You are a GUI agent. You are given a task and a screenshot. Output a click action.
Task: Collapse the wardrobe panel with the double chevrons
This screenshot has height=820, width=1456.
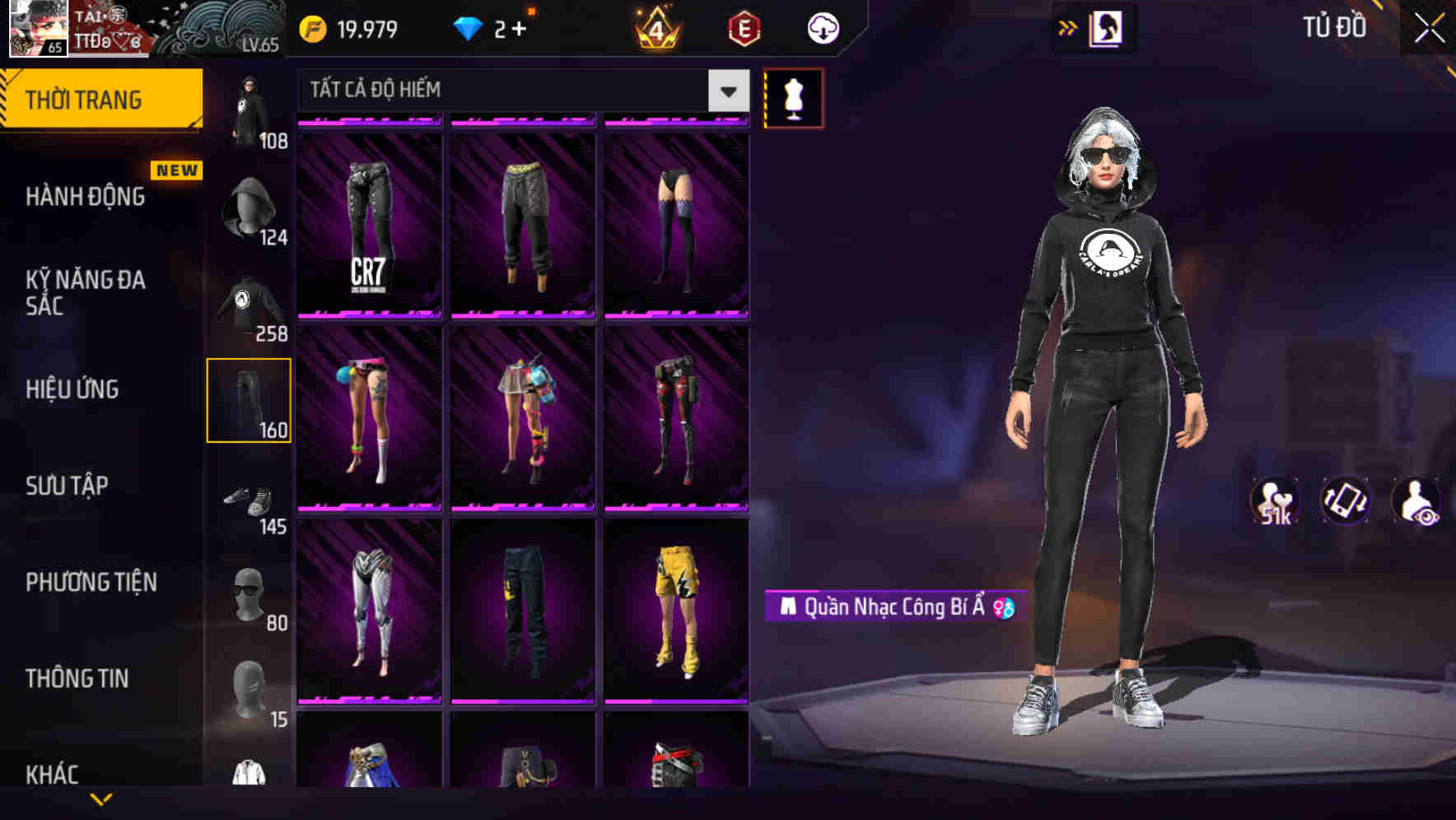pyautogui.click(x=1068, y=27)
